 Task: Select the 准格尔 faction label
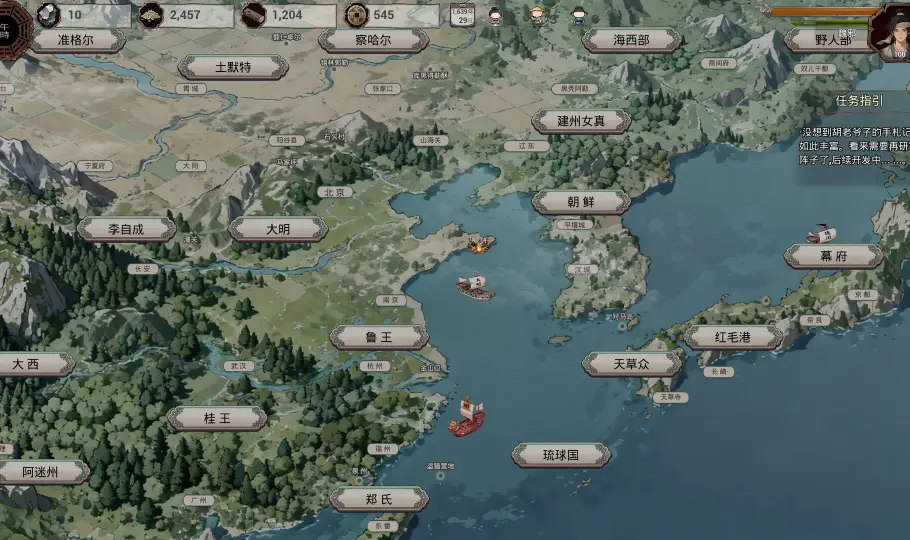coord(76,41)
